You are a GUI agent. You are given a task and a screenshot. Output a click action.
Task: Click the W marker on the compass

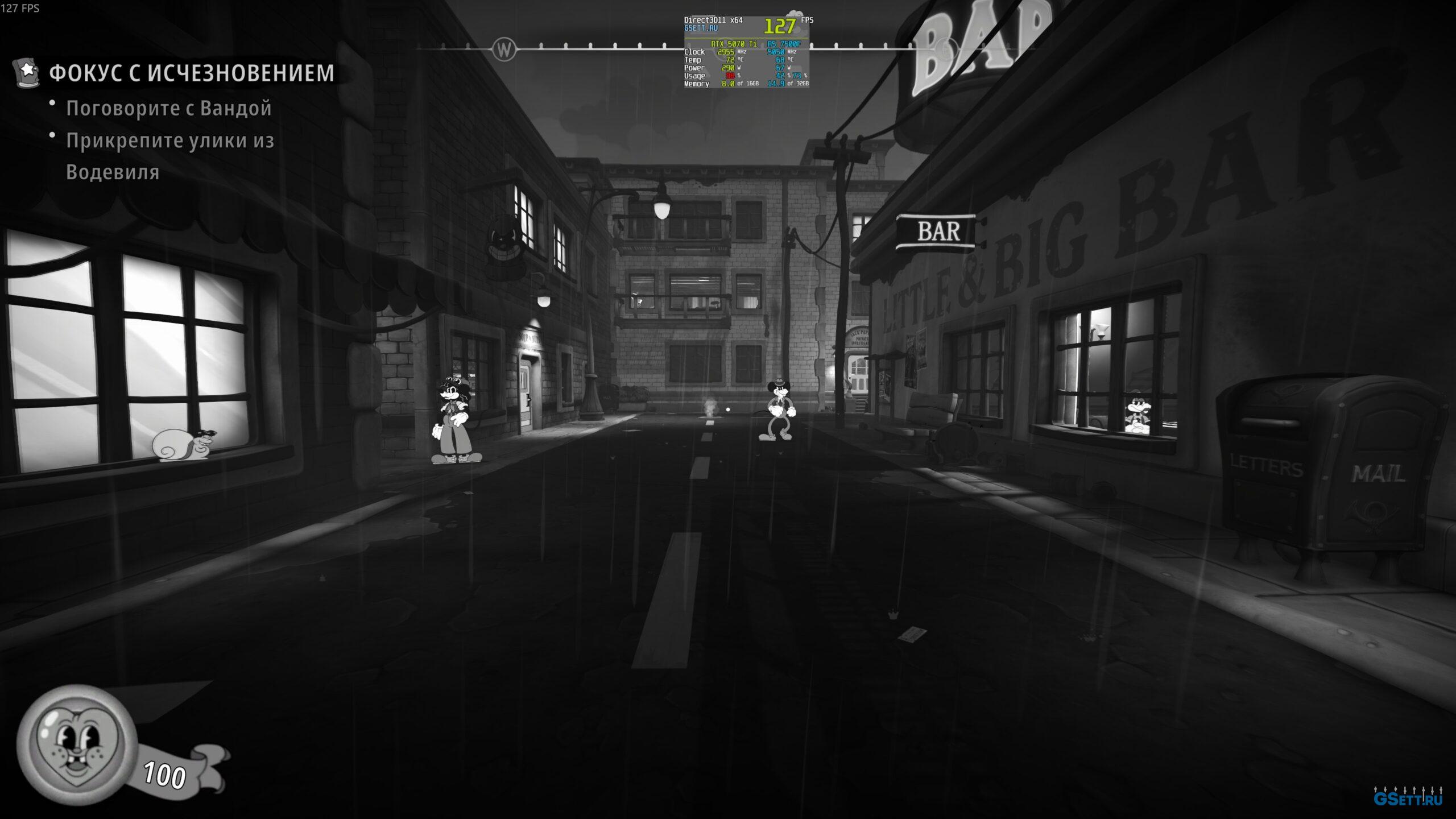(x=504, y=49)
